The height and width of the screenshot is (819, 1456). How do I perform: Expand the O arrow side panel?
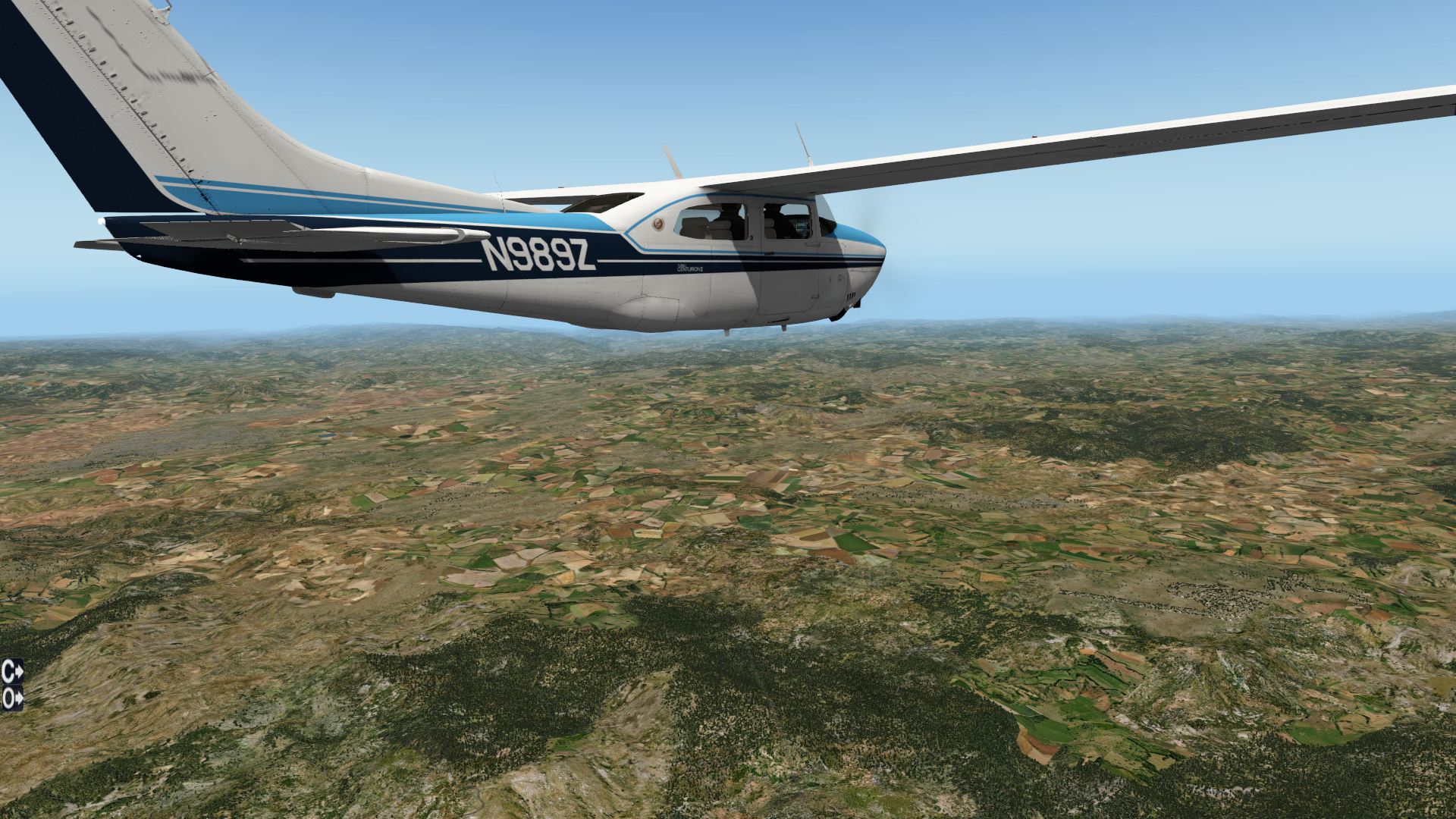point(12,698)
